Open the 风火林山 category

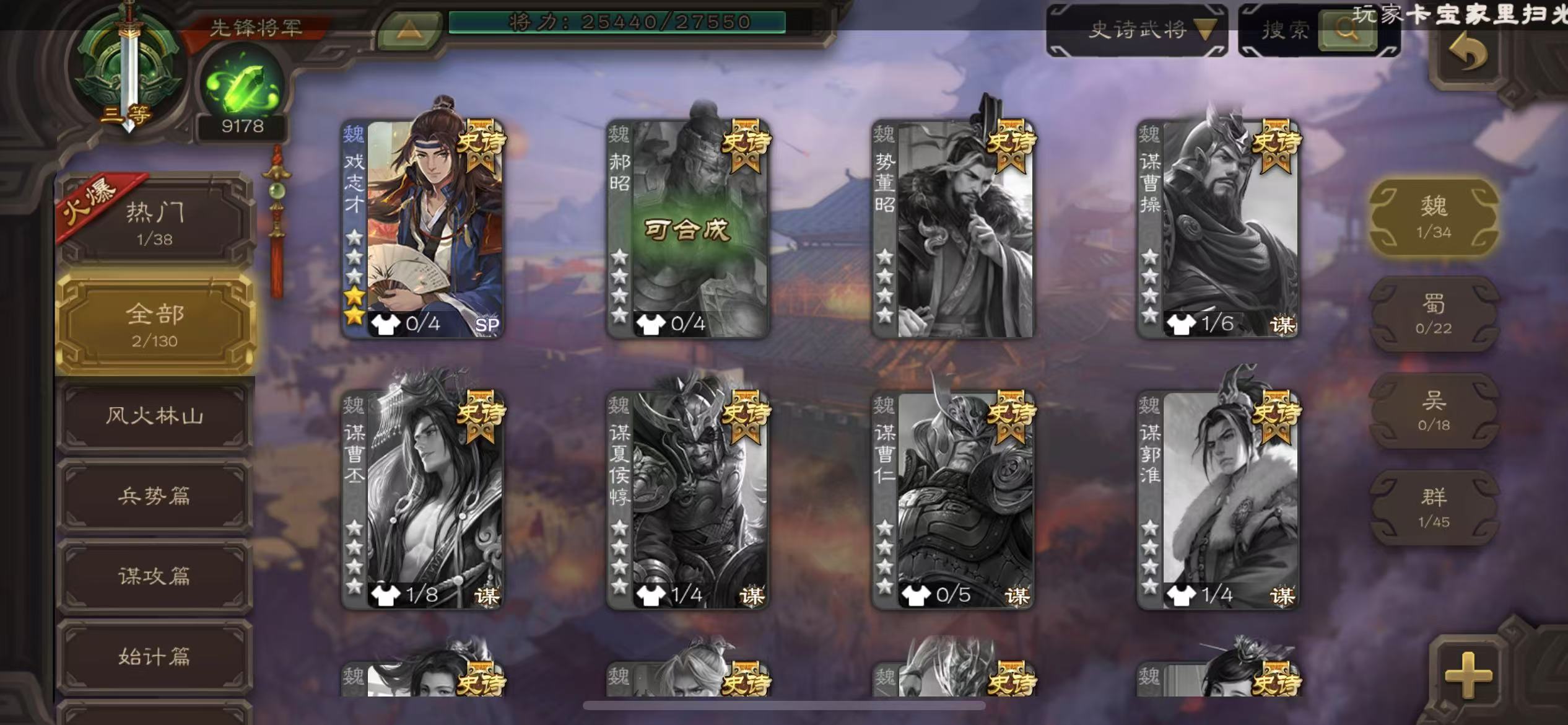pos(155,415)
